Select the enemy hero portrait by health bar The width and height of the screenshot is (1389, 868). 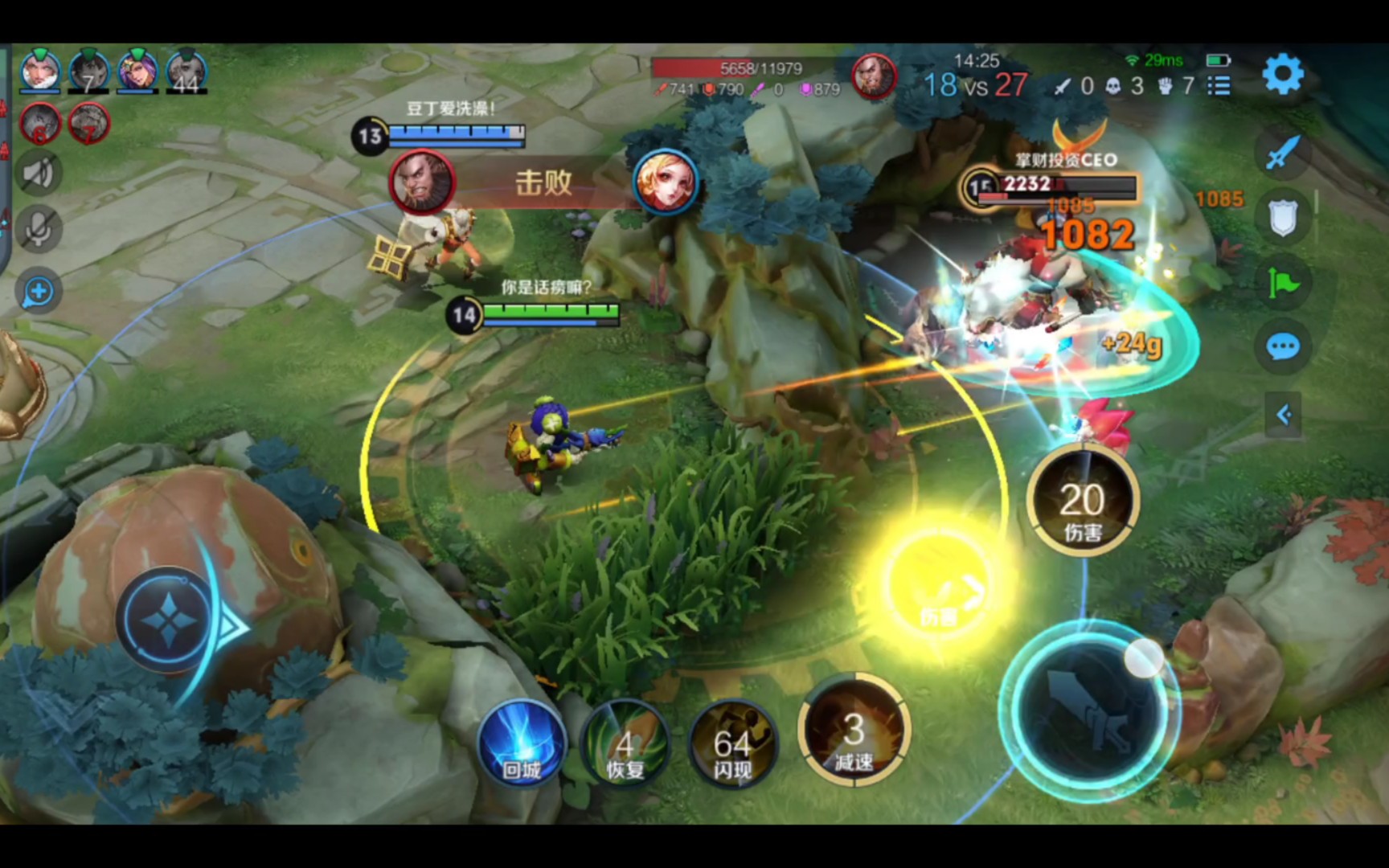(x=873, y=76)
